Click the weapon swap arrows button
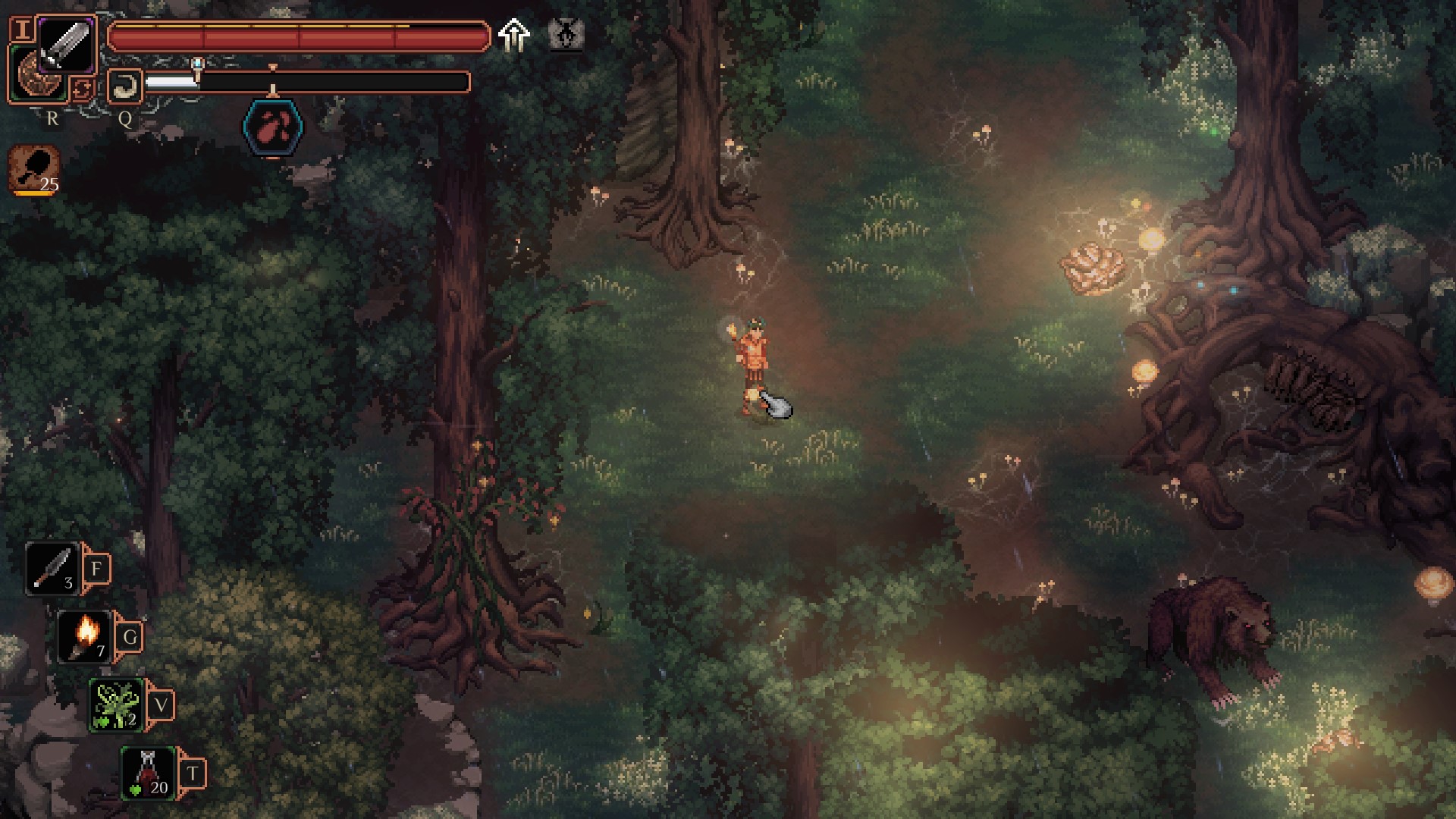Viewport: 1456px width, 819px height. [x=82, y=89]
